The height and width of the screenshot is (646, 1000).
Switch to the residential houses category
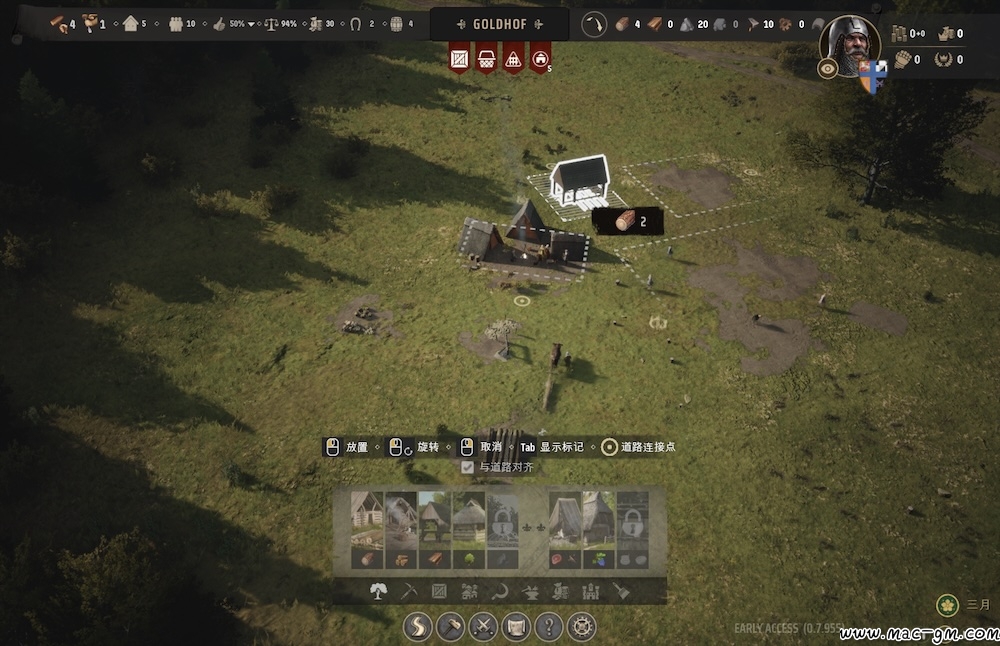(x=469, y=591)
